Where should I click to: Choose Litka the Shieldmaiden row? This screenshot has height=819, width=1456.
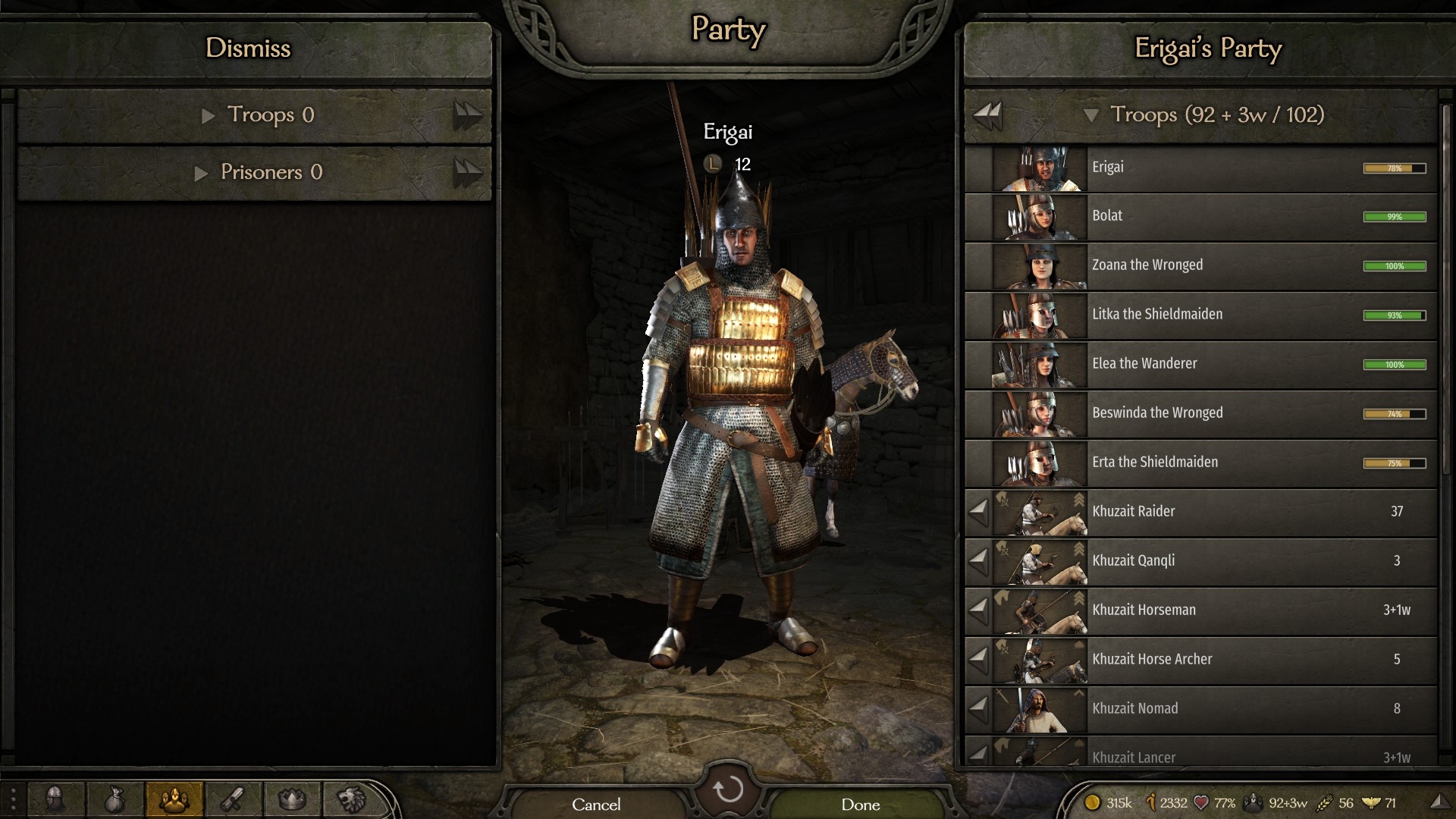[x=1213, y=315]
